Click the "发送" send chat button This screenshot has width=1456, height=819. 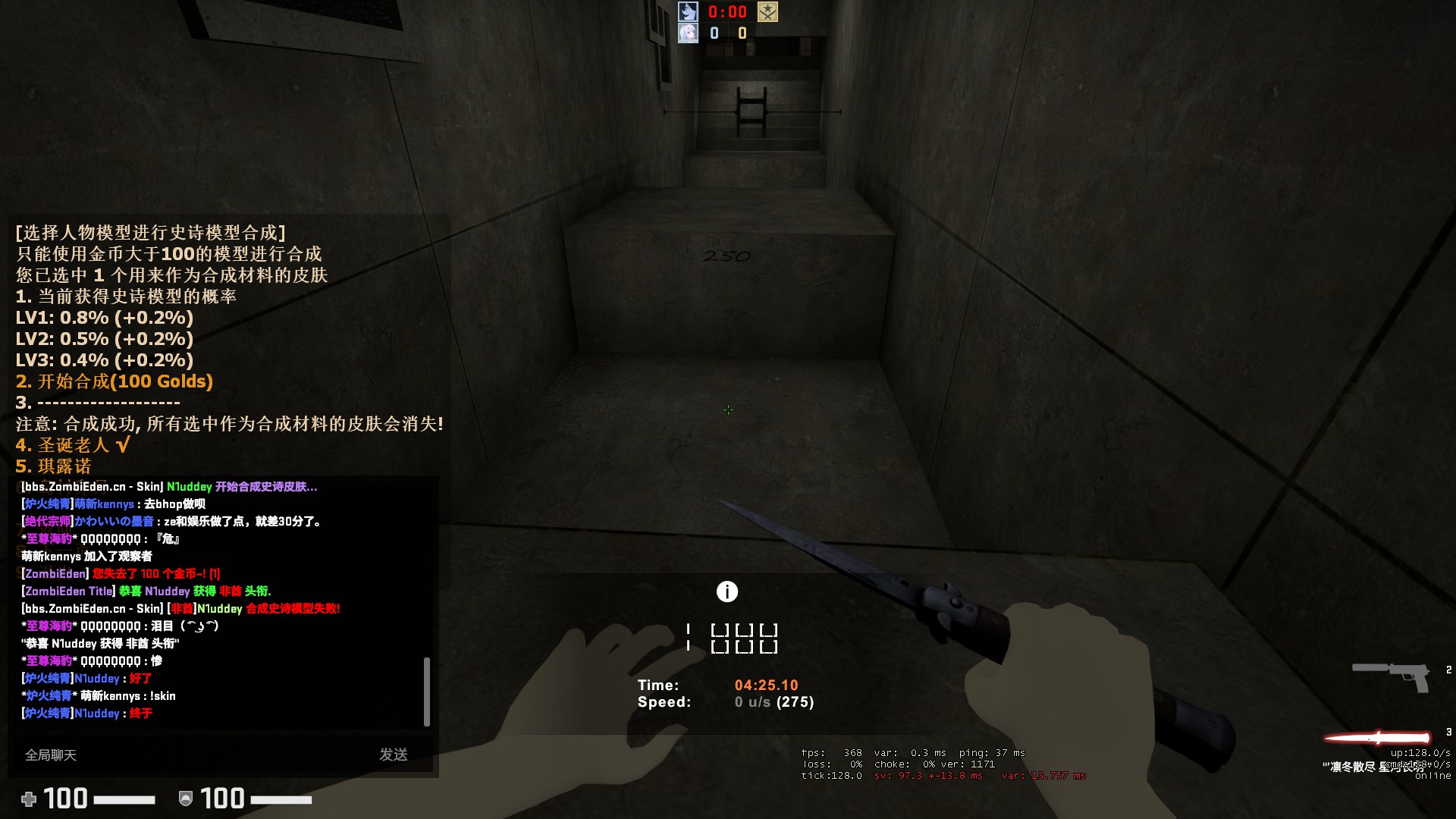(x=394, y=755)
